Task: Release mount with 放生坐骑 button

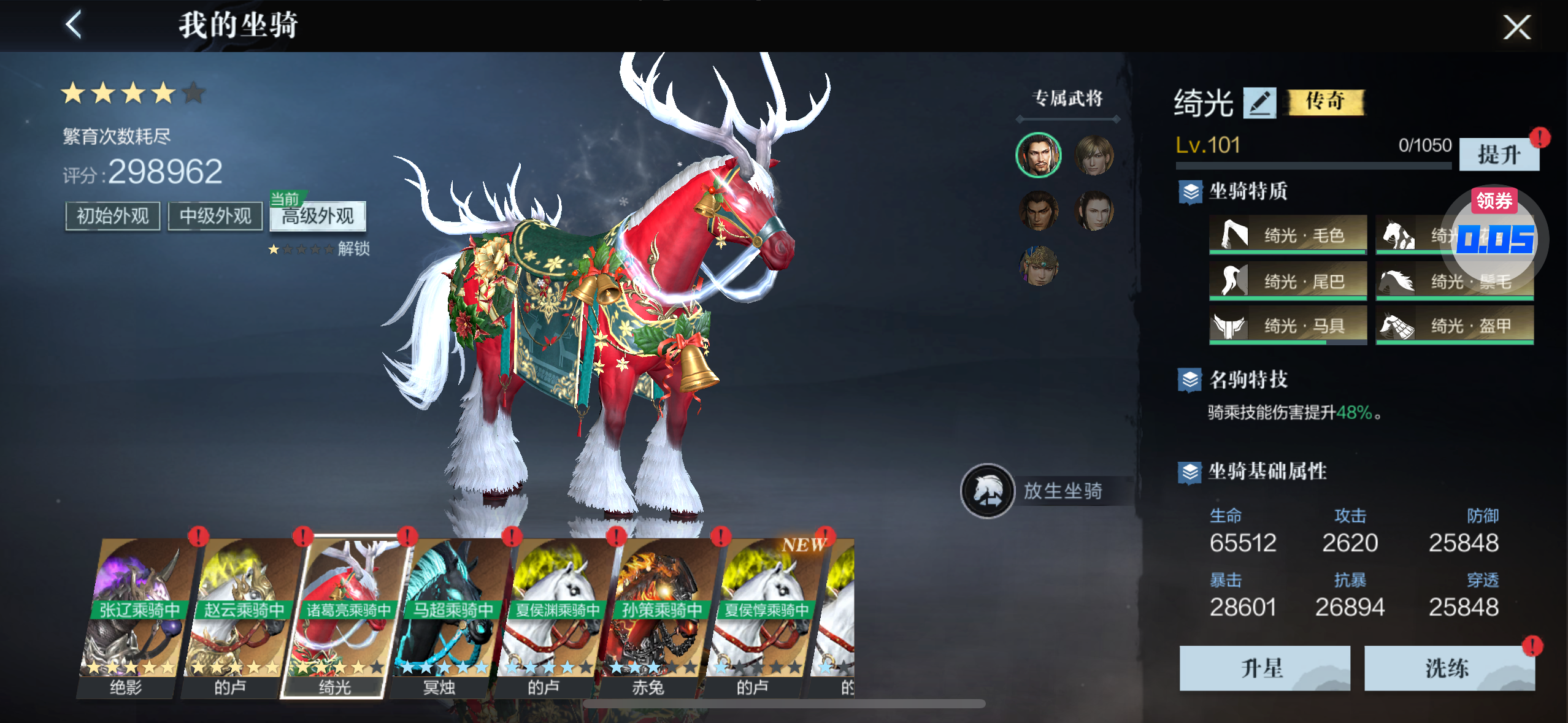Action: (1043, 491)
